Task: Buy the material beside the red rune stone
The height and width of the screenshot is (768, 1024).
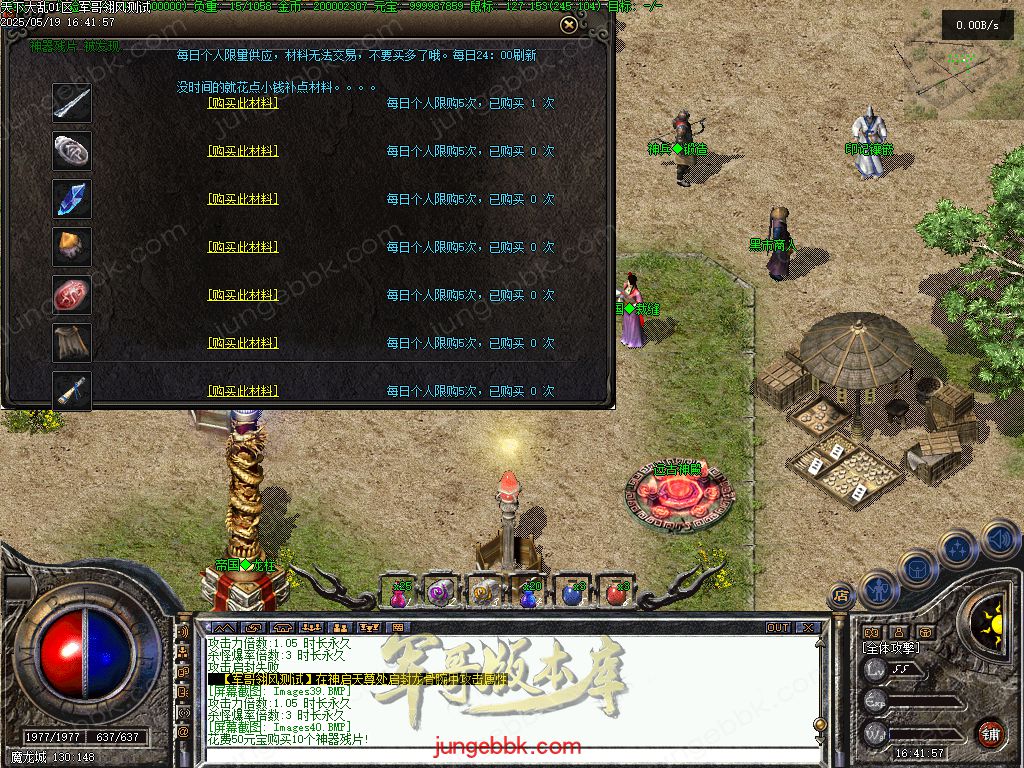Action: click(243, 295)
